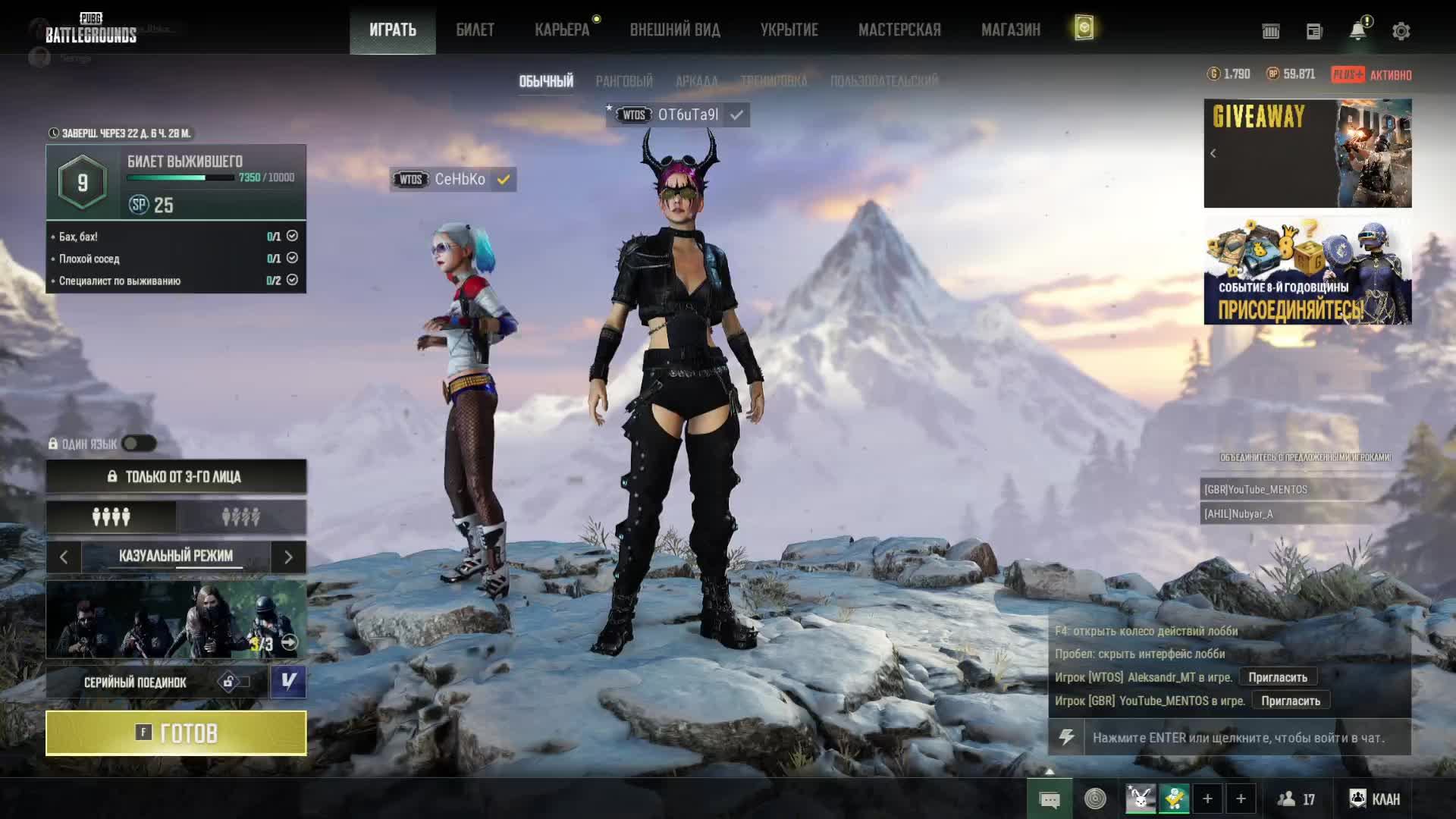Open the МАГАЗИН store tab
The height and width of the screenshot is (819, 1456).
click(1010, 30)
